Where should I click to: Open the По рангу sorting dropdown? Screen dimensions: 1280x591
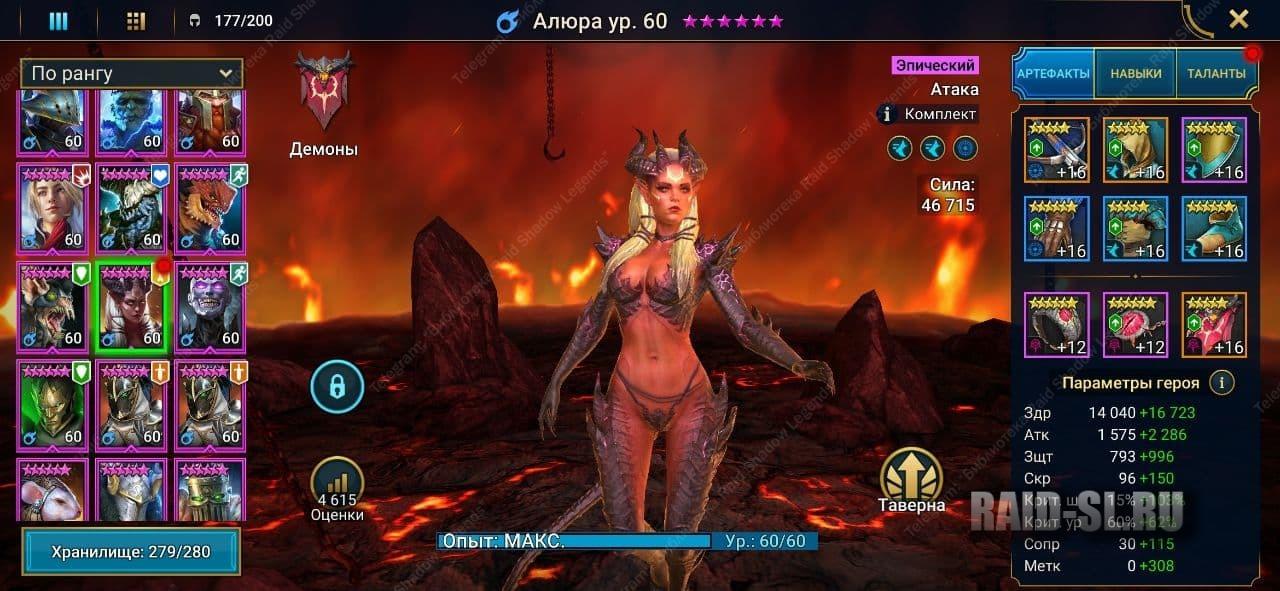pyautogui.click(x=131, y=73)
